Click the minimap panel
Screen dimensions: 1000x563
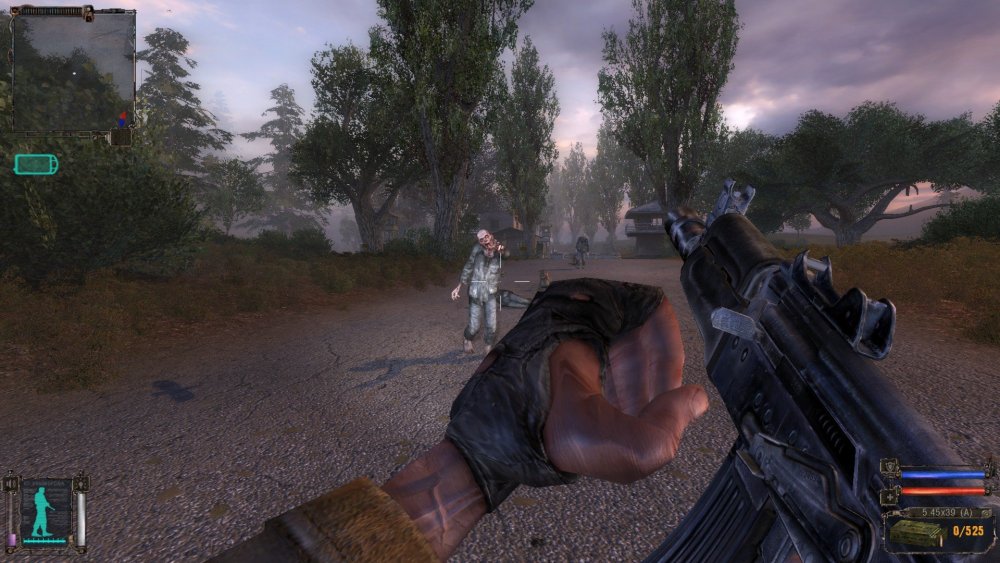point(72,70)
